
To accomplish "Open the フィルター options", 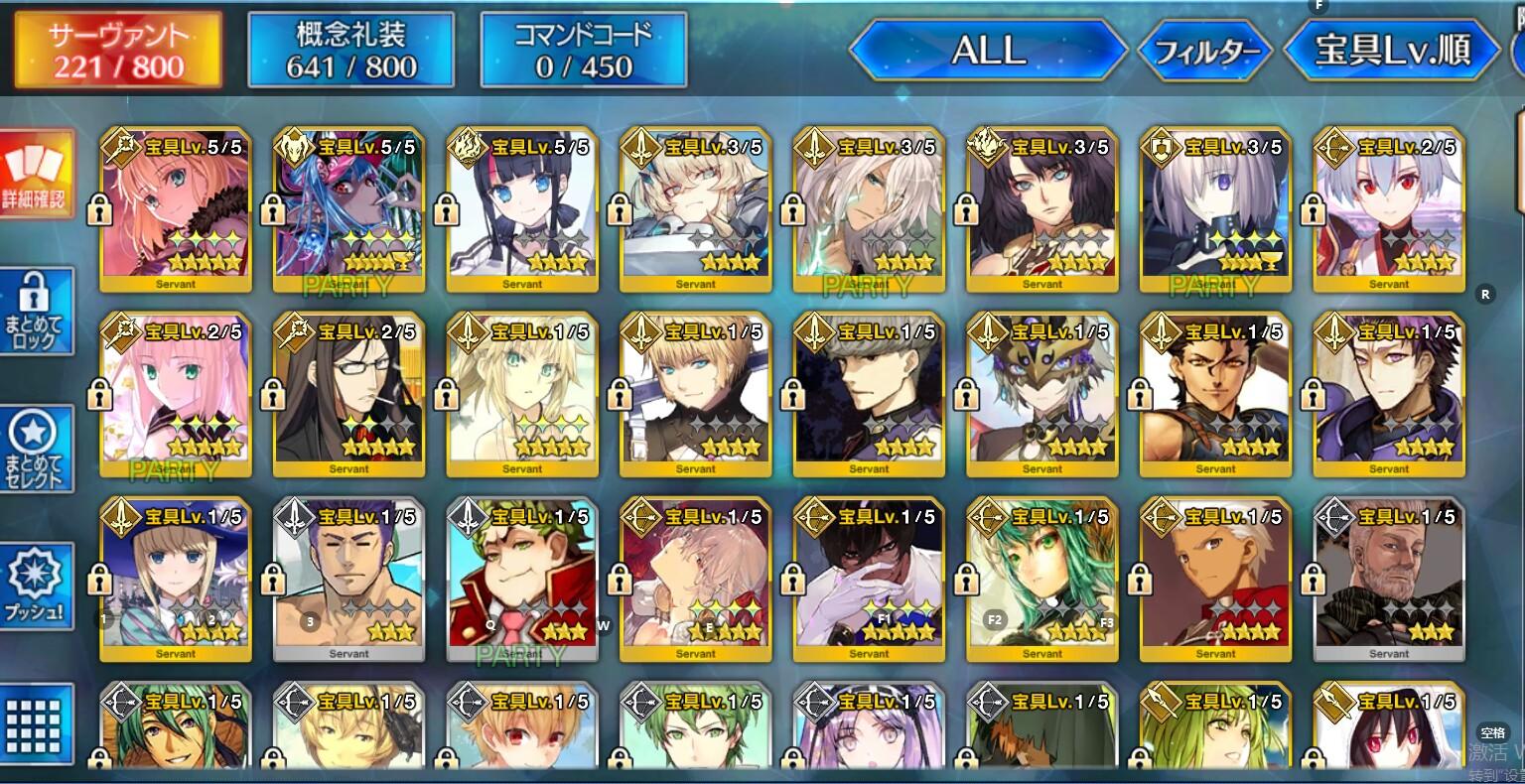I will click(1205, 51).
